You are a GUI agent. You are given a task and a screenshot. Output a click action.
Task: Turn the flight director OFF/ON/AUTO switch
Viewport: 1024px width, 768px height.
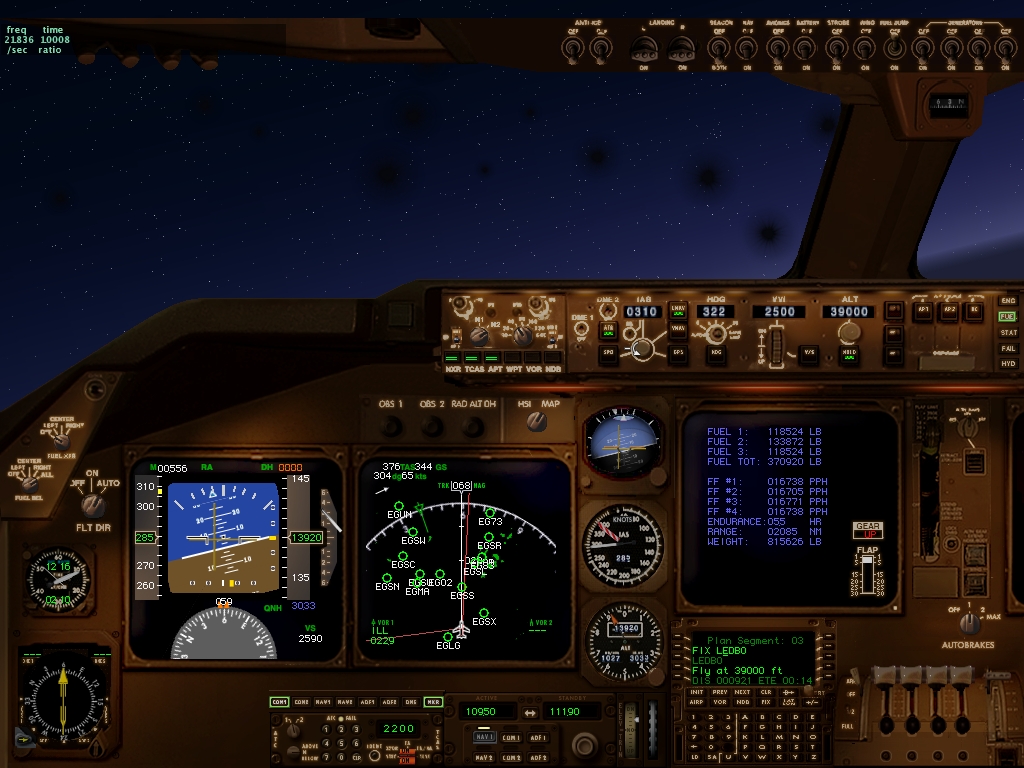[x=93, y=503]
